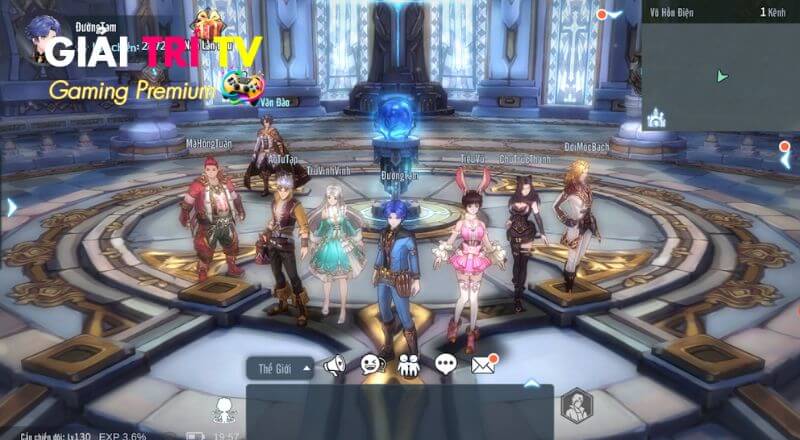
Task: Activate the meditation pose icon
Action: (x=223, y=408)
